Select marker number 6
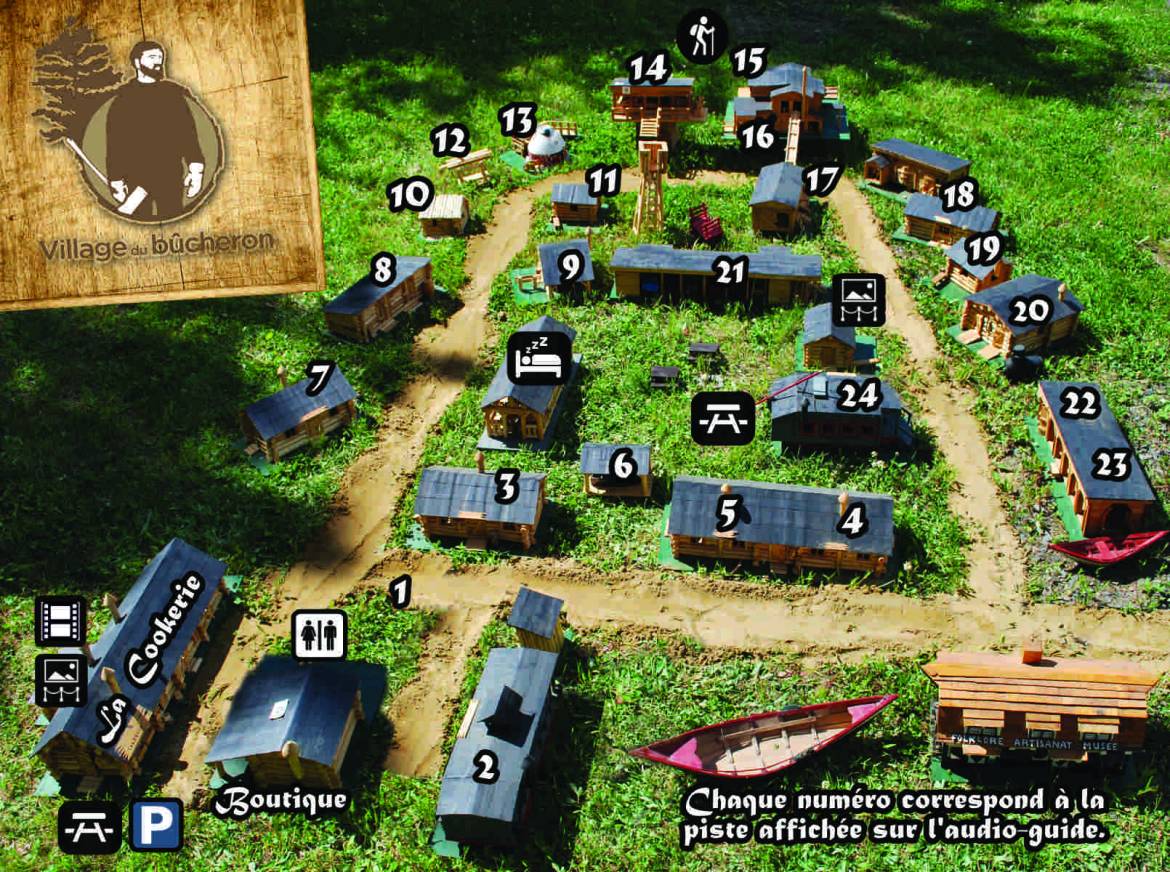 click(622, 465)
